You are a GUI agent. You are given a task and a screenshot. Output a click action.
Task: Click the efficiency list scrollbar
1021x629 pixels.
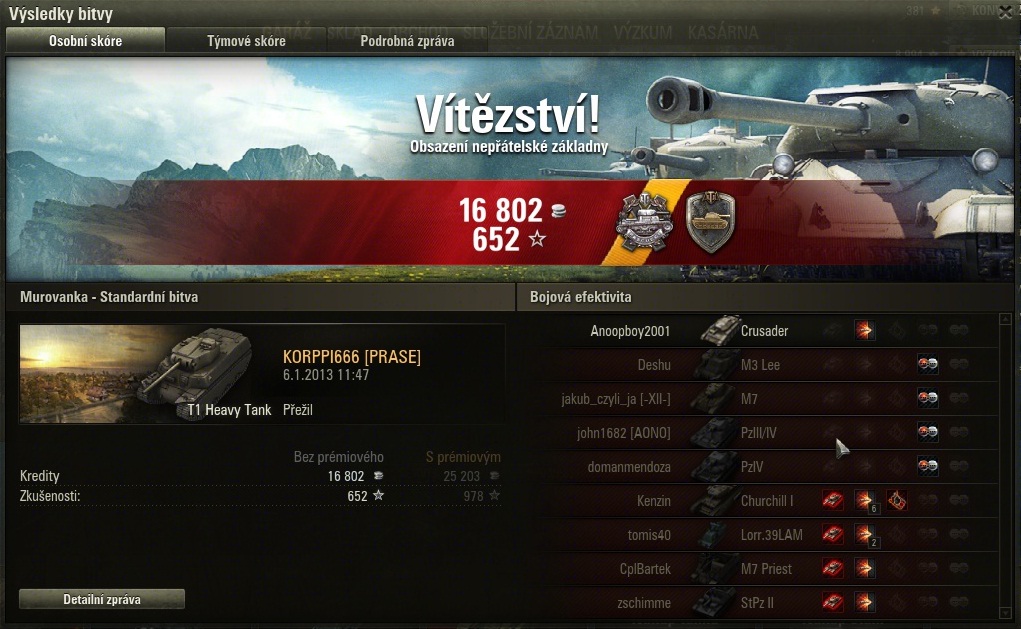[1005, 465]
